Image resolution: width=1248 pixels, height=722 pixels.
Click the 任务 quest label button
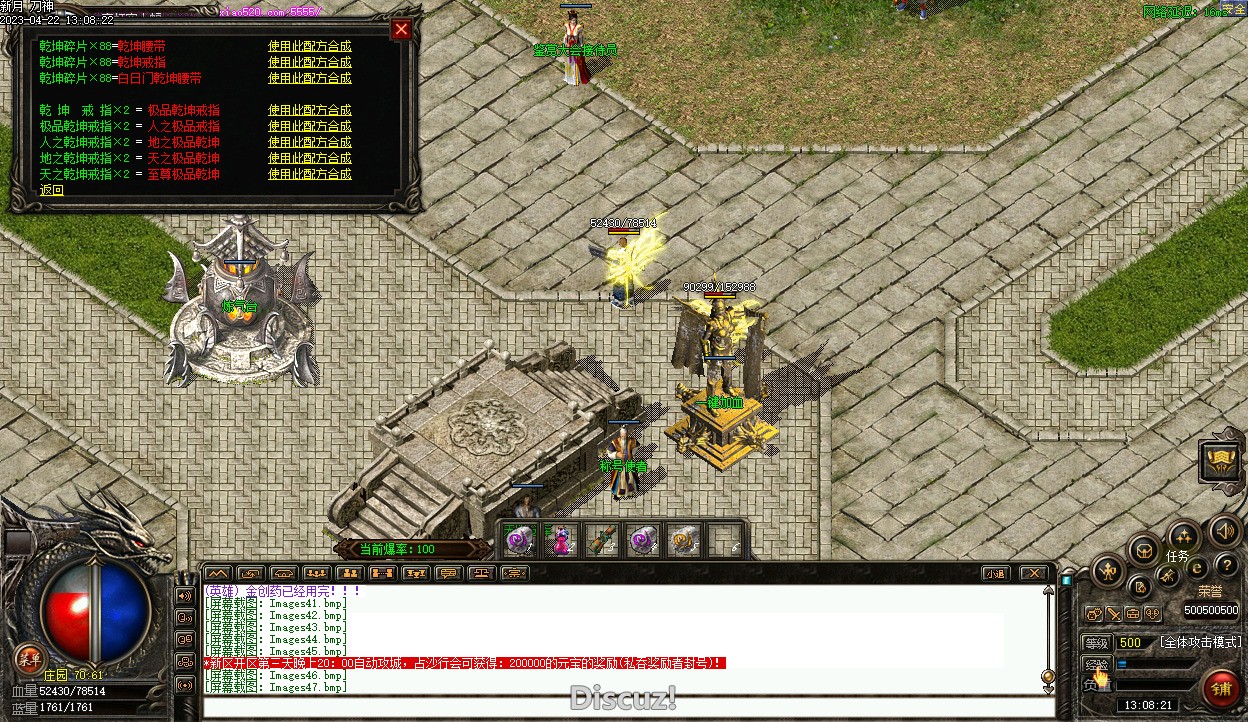1178,556
